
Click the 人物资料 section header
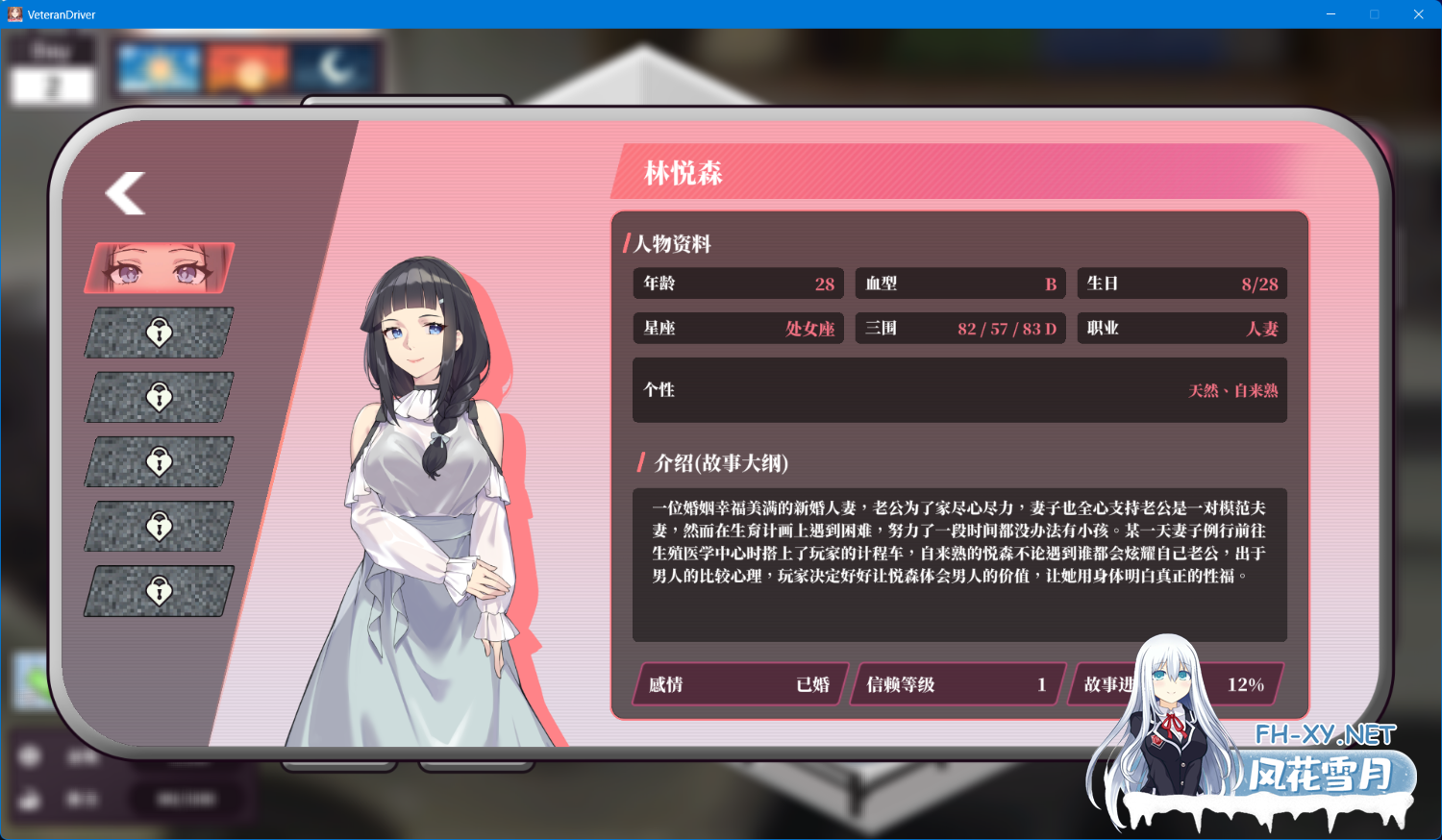click(x=671, y=244)
